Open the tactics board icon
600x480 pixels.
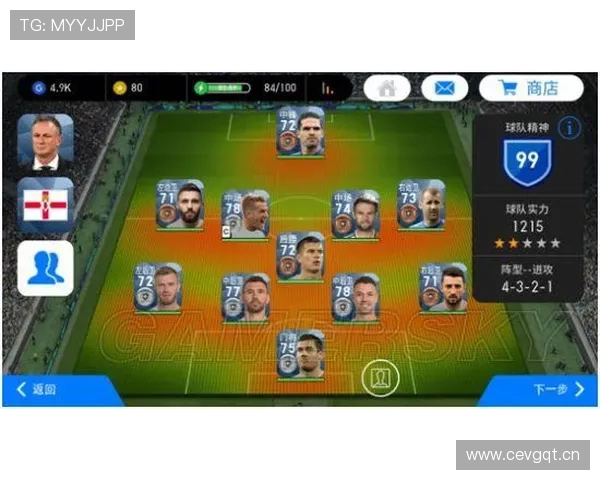click(x=380, y=377)
